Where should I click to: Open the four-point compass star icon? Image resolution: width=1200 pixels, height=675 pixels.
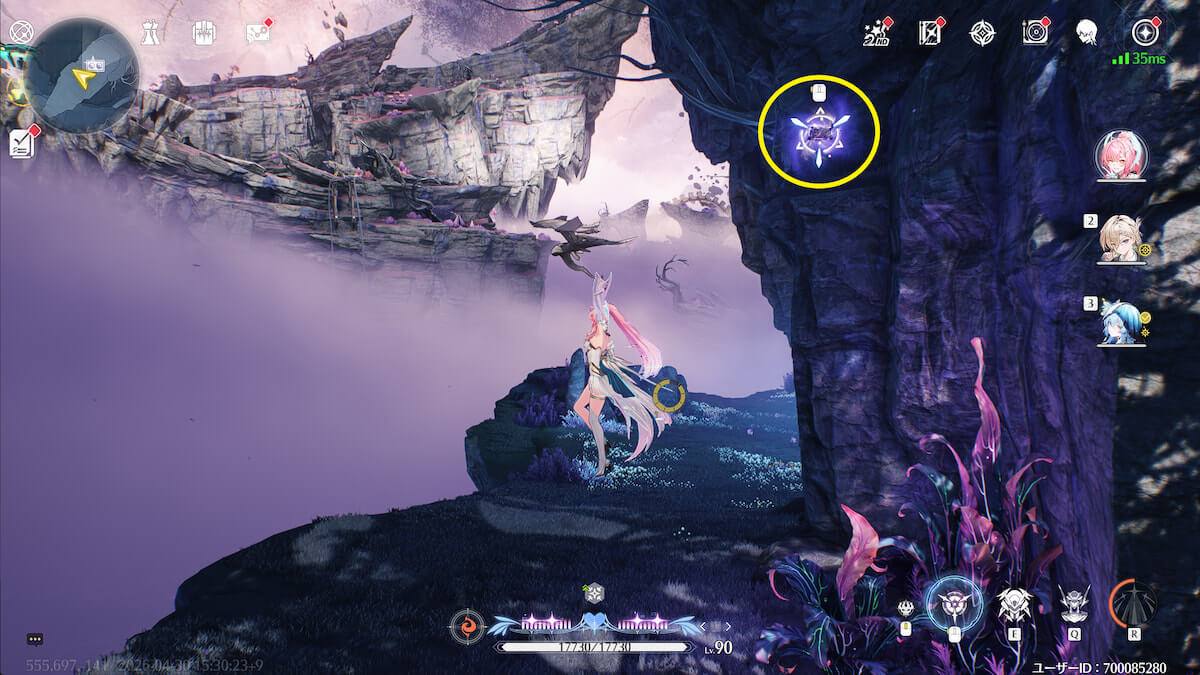pyautogui.click(x=982, y=33)
